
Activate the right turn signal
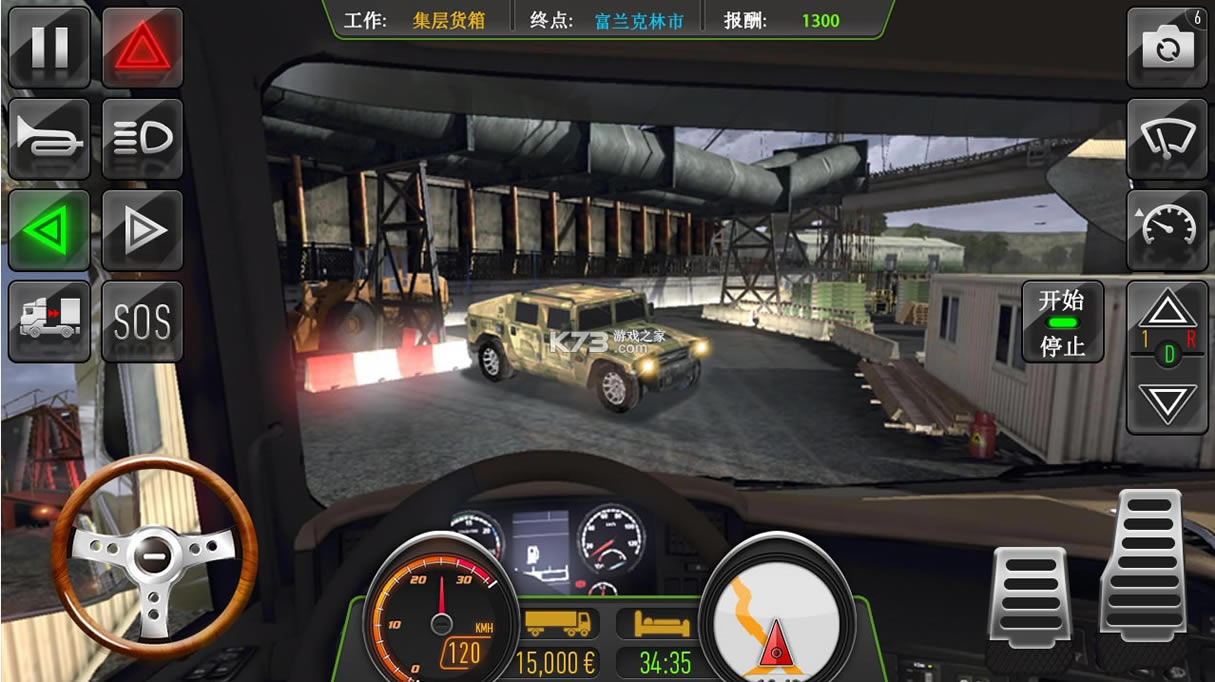[x=142, y=231]
